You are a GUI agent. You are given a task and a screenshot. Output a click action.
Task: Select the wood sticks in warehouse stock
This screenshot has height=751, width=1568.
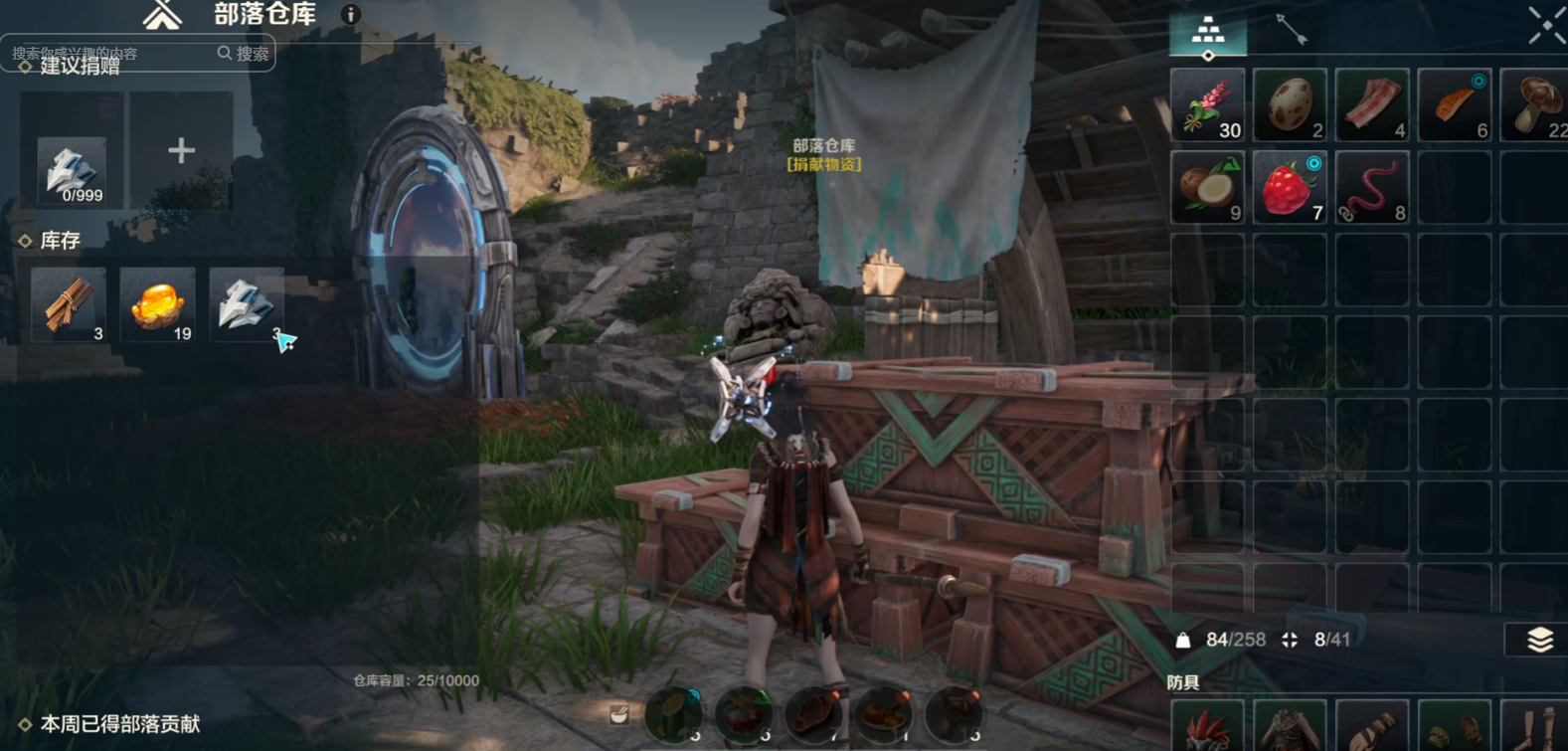point(69,304)
